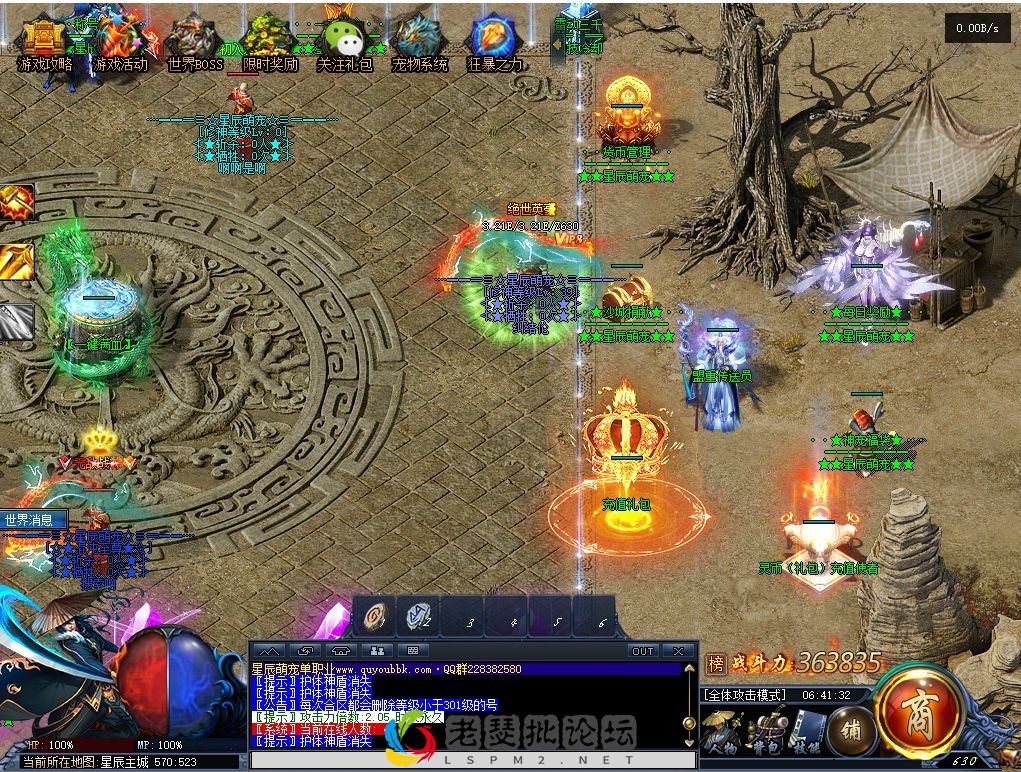Open the 世界BOSS panel
1021x772 pixels.
[x=194, y=45]
